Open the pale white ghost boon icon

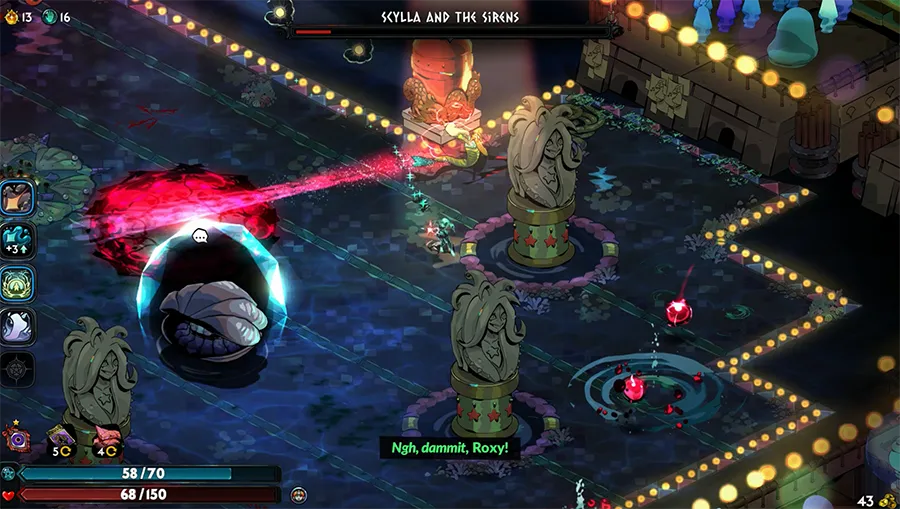click(x=18, y=325)
